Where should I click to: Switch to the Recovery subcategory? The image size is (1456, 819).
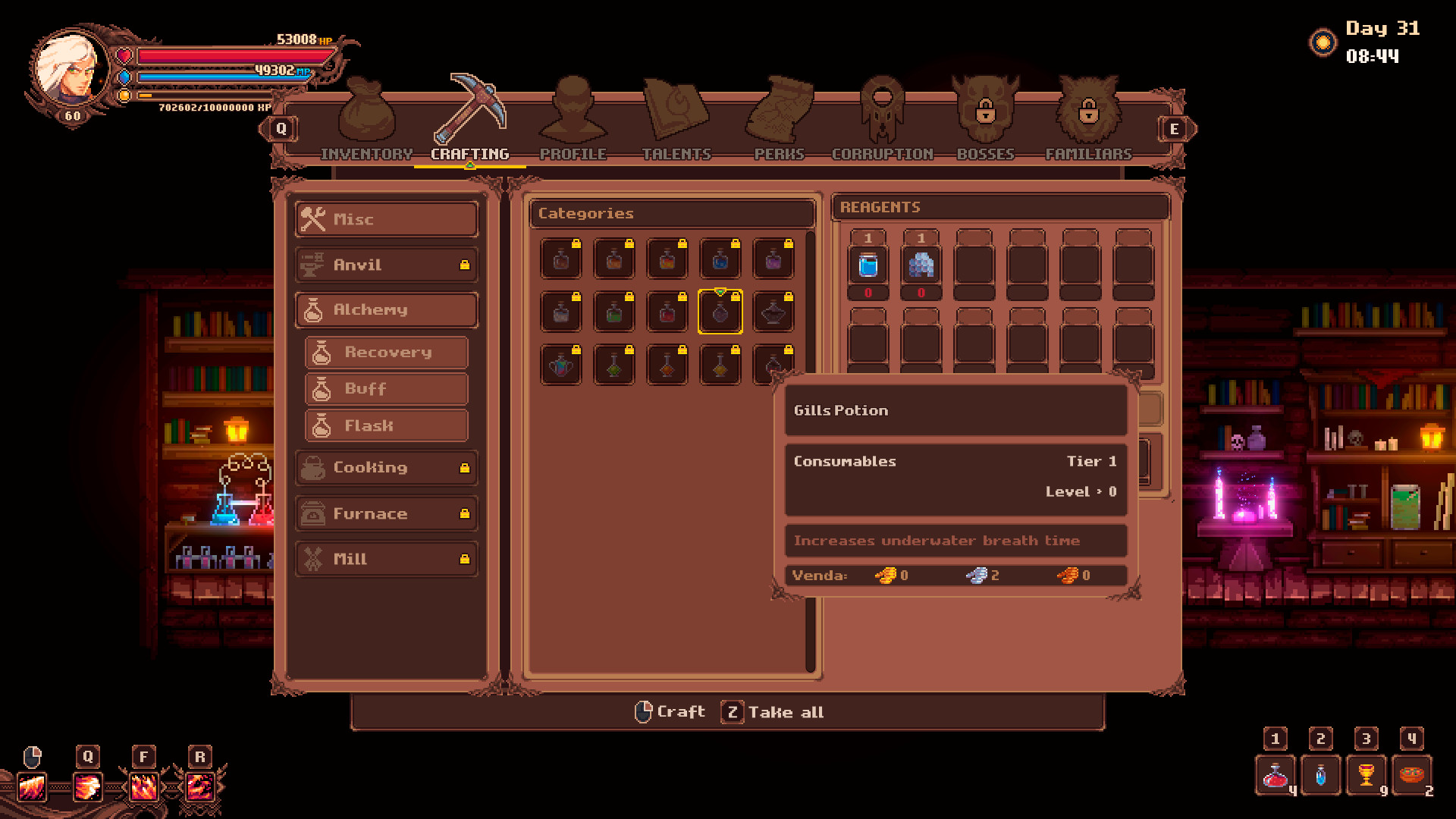click(x=388, y=352)
